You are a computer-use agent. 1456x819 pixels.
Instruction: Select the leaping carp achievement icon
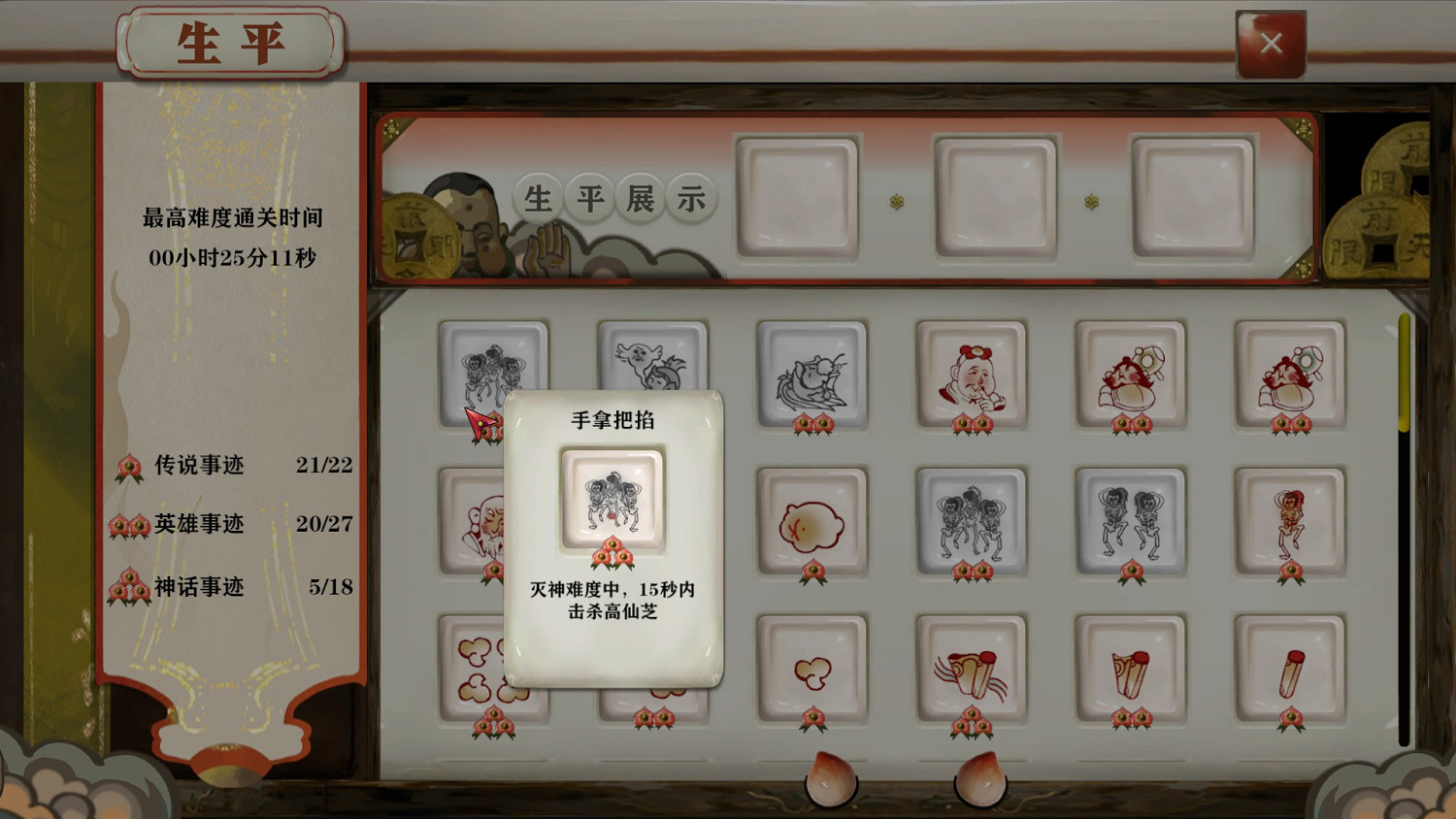pyautogui.click(x=812, y=377)
